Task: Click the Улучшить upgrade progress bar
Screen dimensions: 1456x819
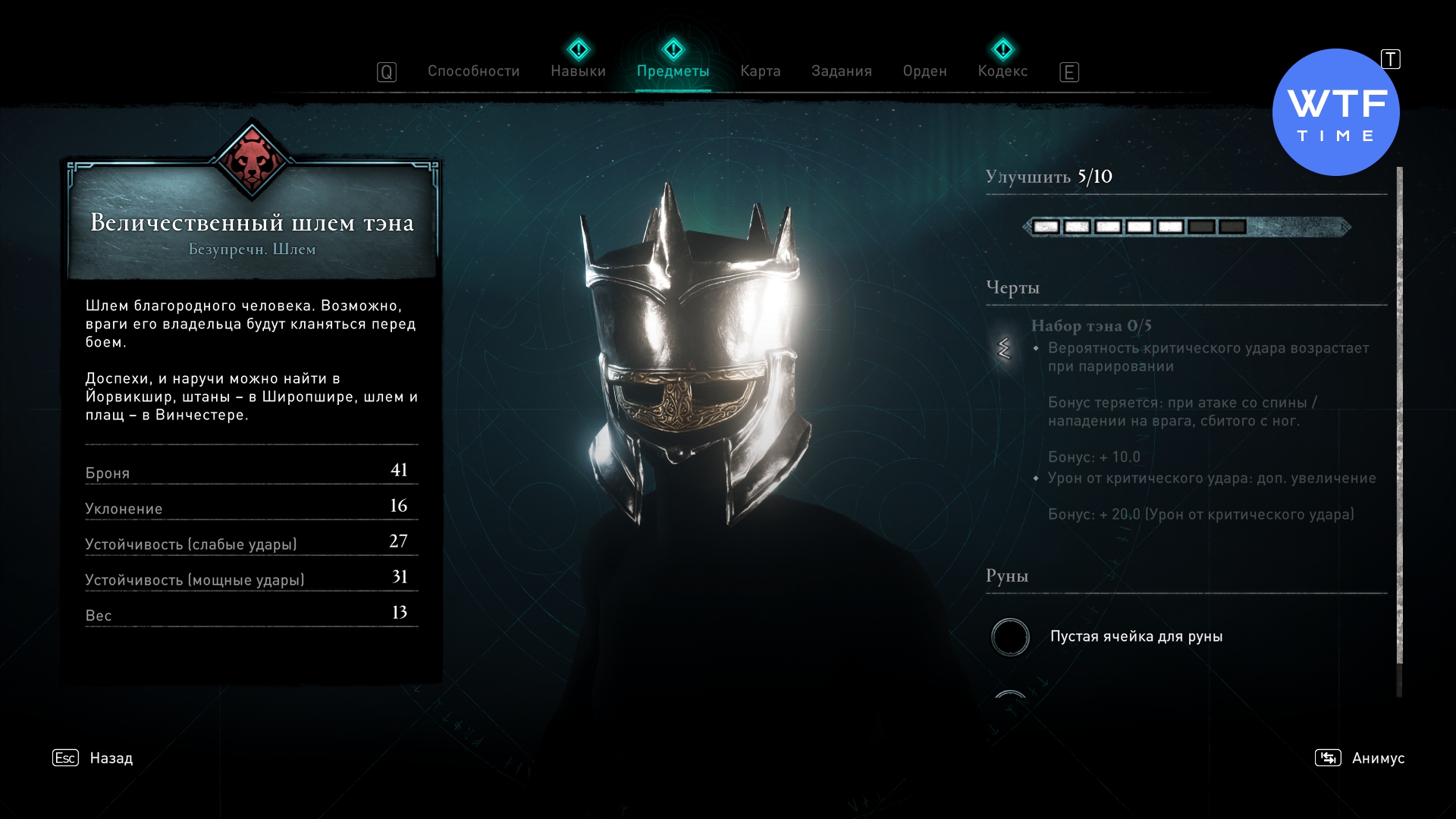Action: pos(1187,227)
